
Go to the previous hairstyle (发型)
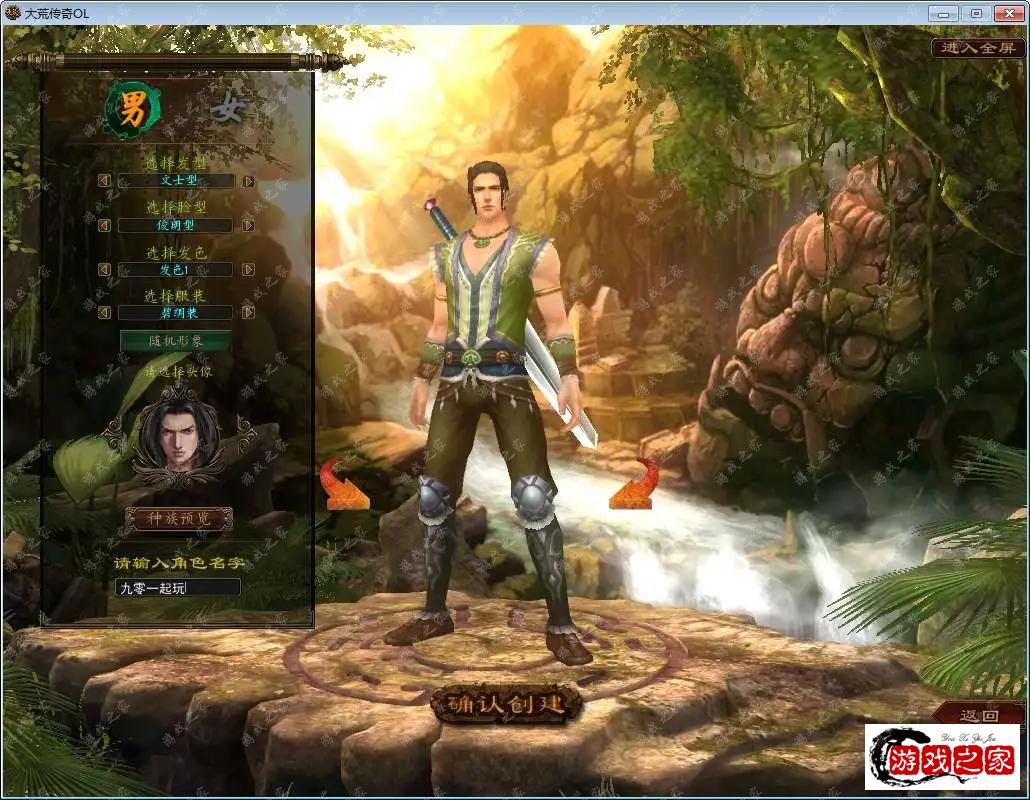(x=104, y=181)
